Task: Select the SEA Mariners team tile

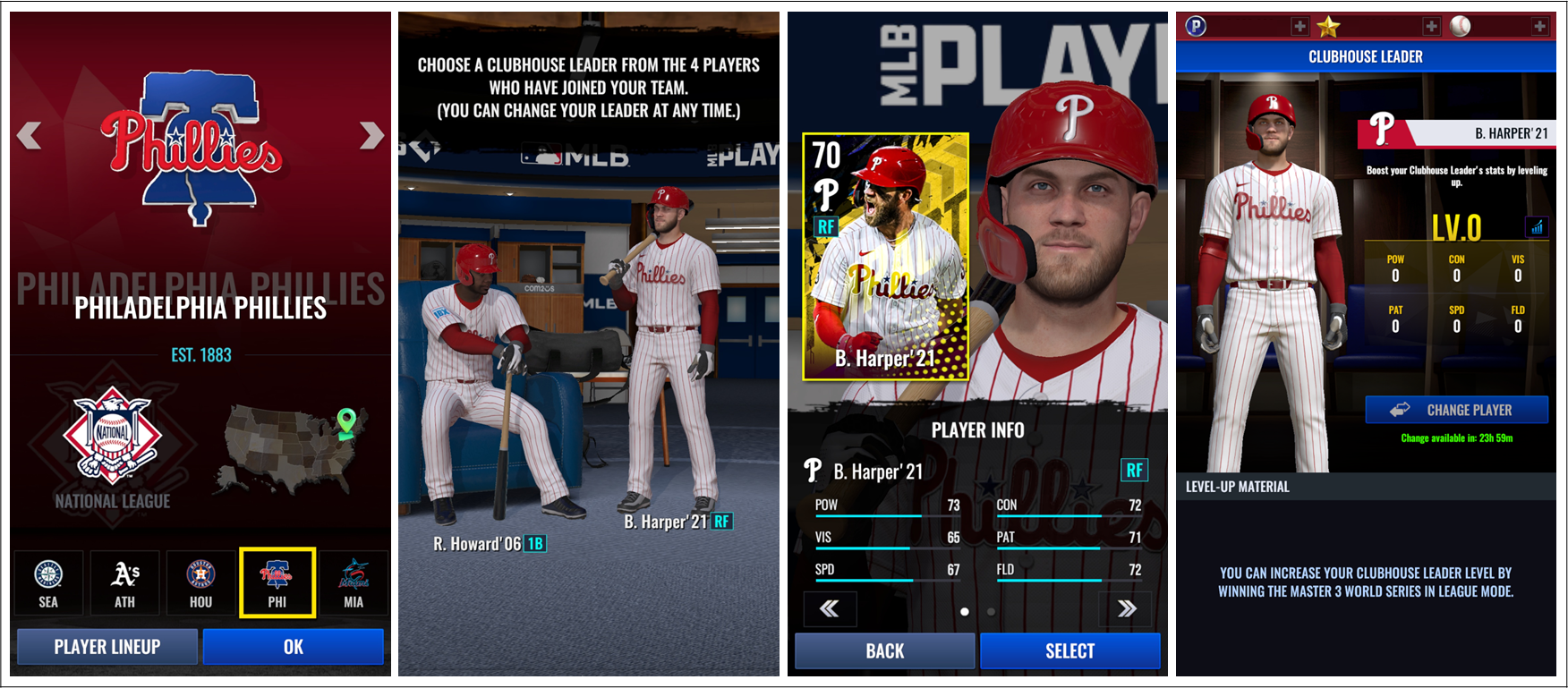Action: pos(48,583)
